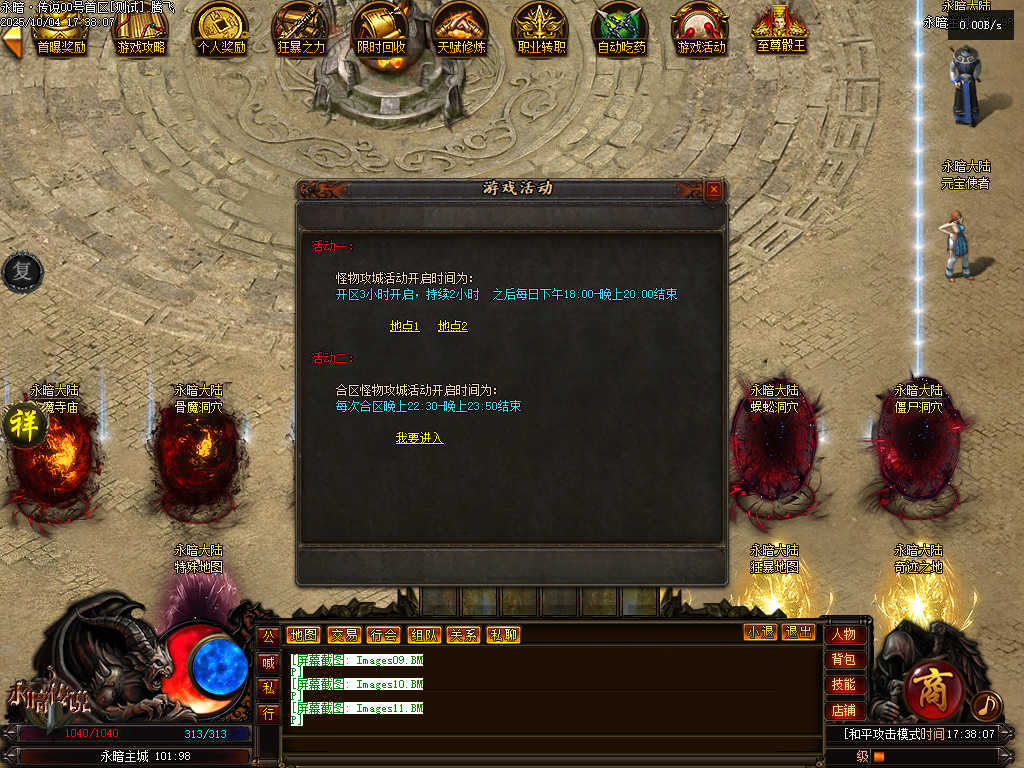The width and height of the screenshot is (1024, 768).
Task: Click the 退出 exit button
Action: click(x=798, y=632)
